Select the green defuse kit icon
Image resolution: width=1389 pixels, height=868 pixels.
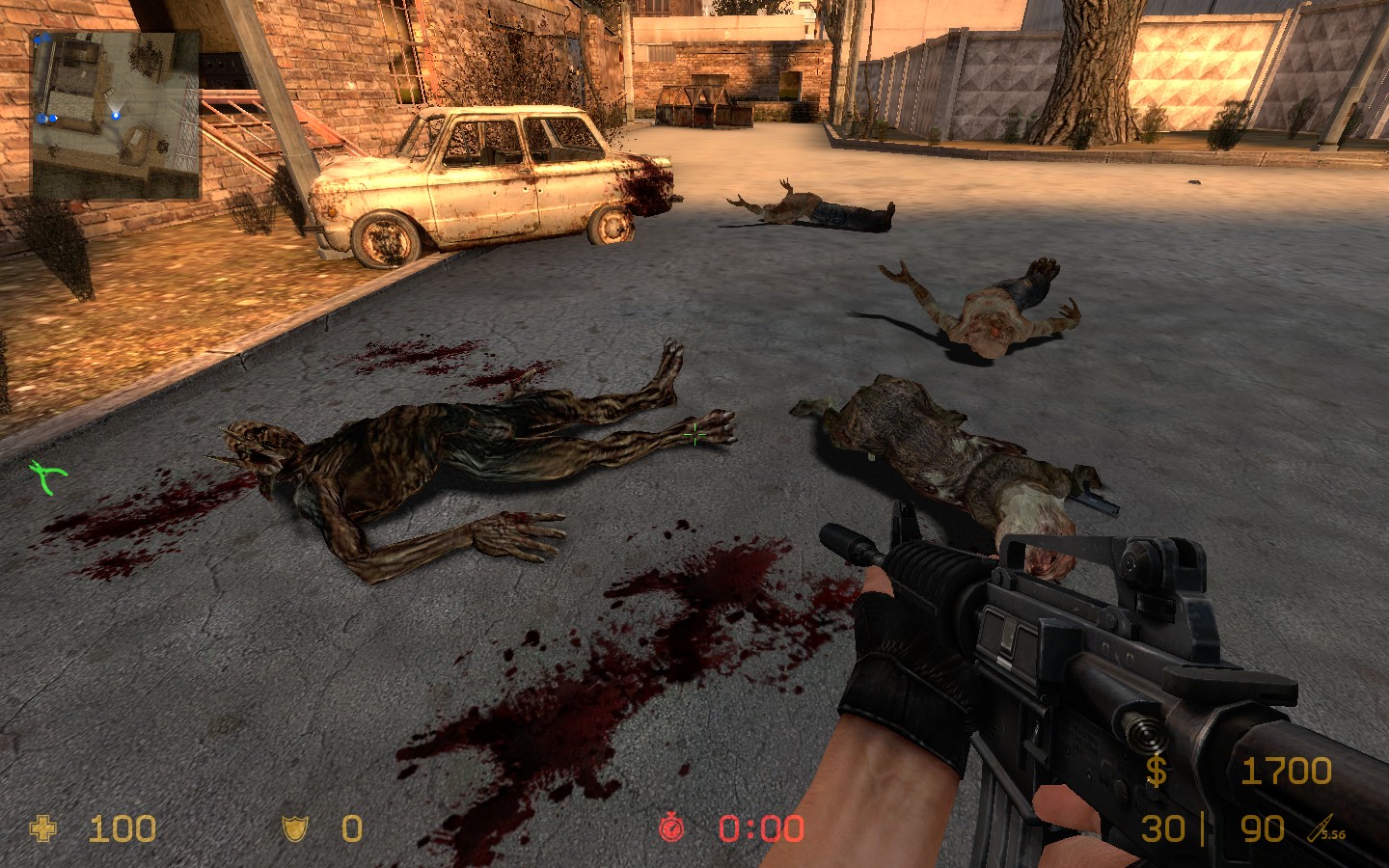[47, 475]
